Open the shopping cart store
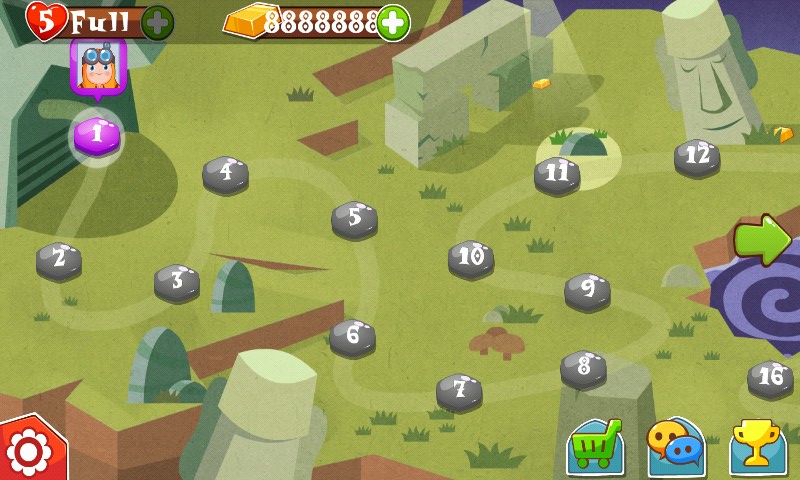Image resolution: width=800 pixels, height=480 pixels. 595,447
